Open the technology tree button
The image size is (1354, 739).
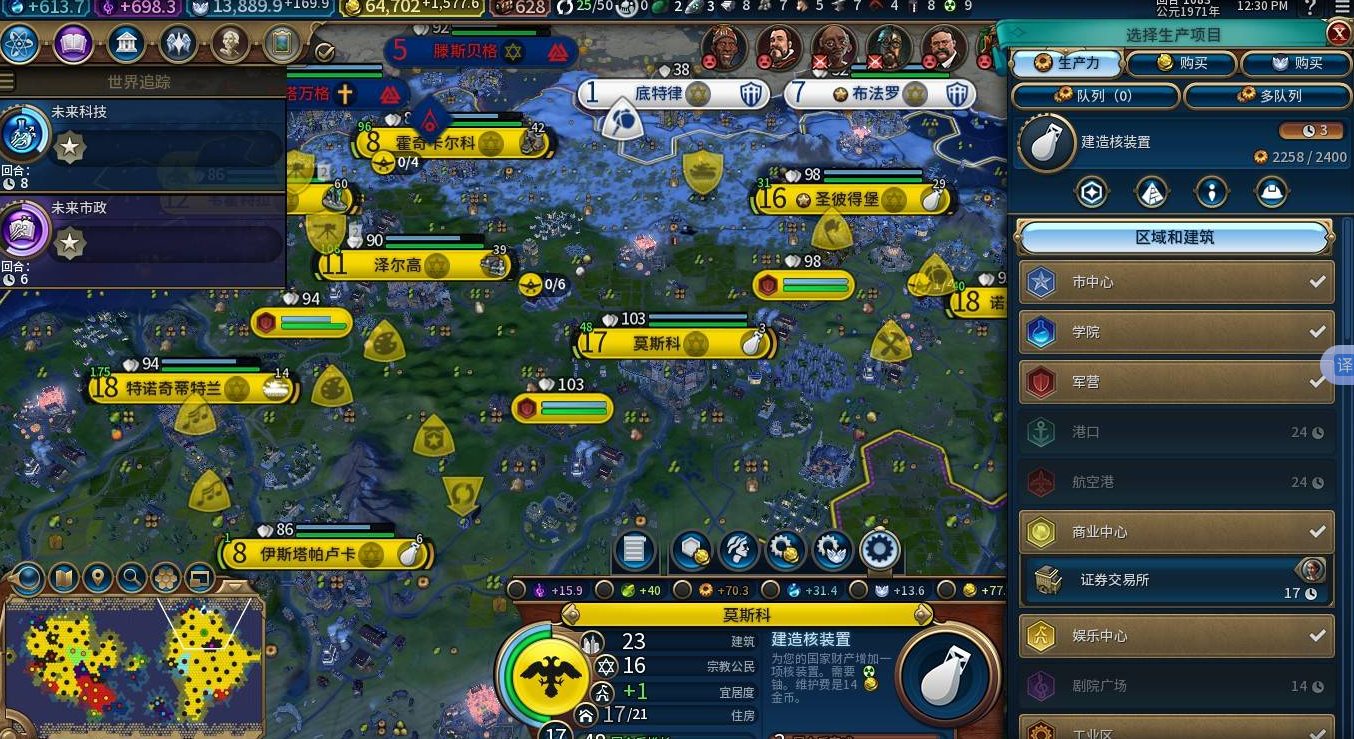tap(20, 43)
